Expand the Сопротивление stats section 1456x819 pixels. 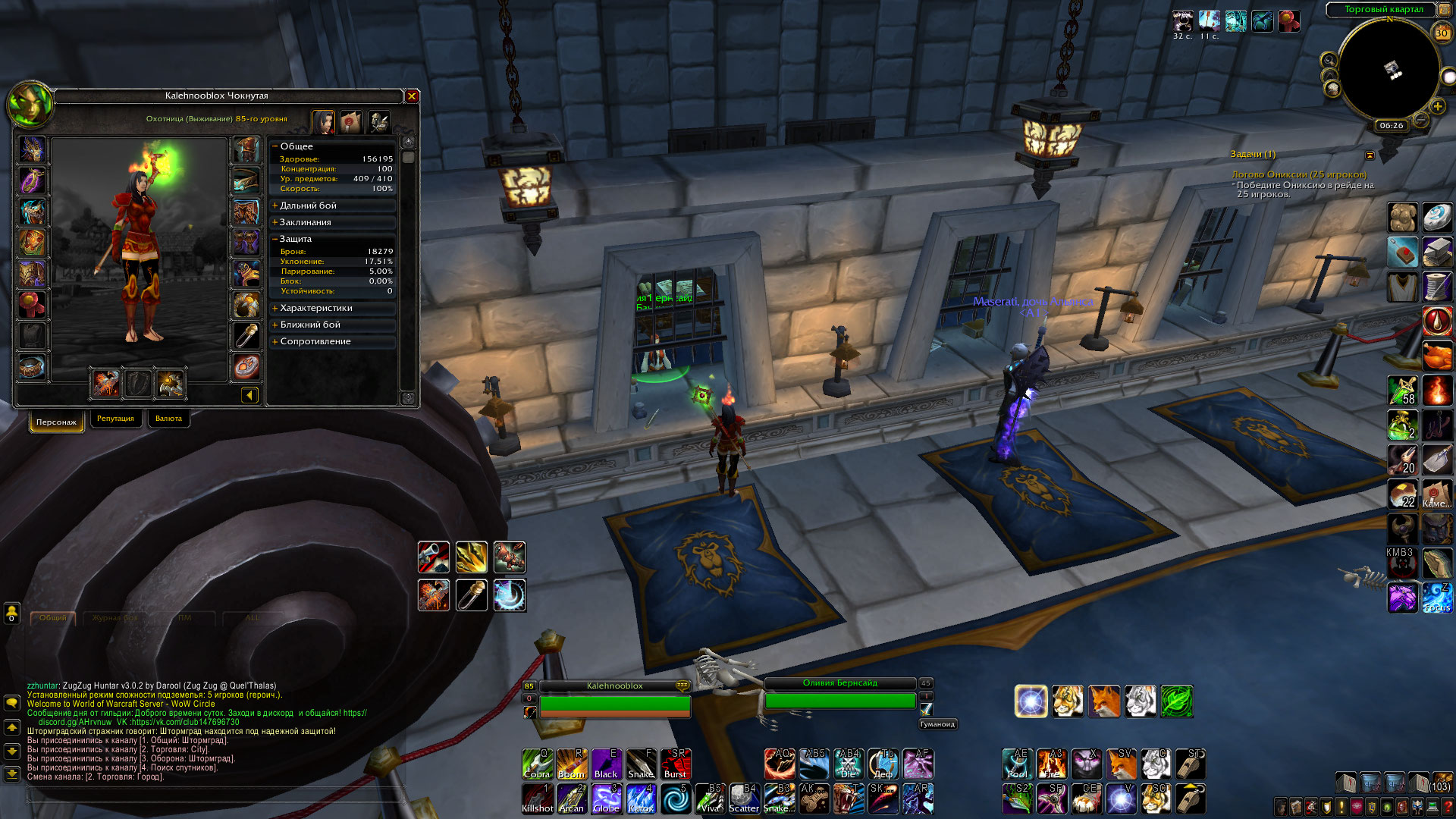click(x=315, y=341)
